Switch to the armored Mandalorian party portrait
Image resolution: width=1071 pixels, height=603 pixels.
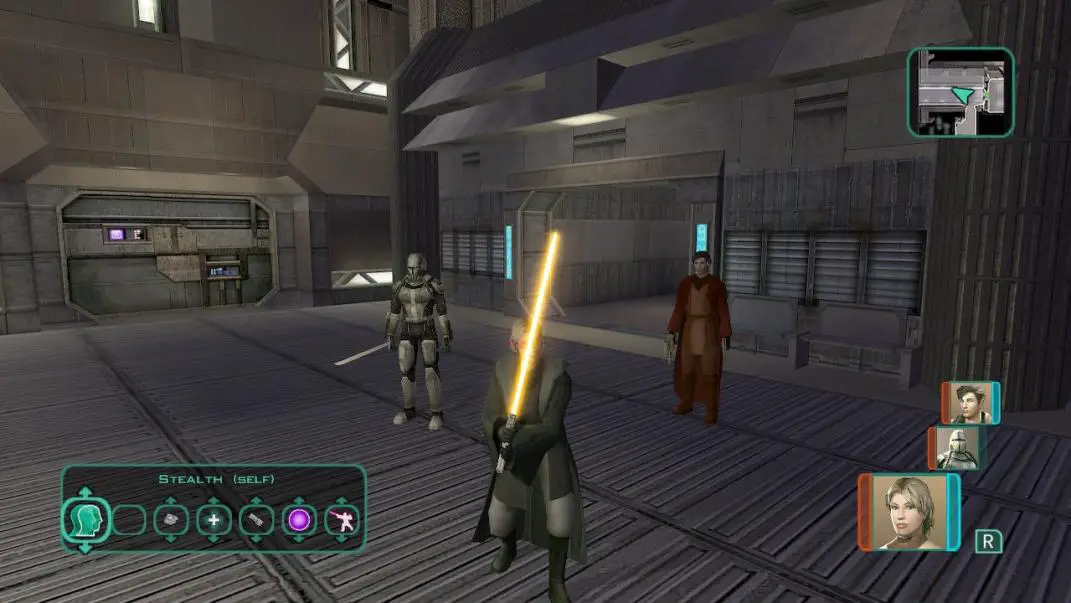(x=960, y=448)
